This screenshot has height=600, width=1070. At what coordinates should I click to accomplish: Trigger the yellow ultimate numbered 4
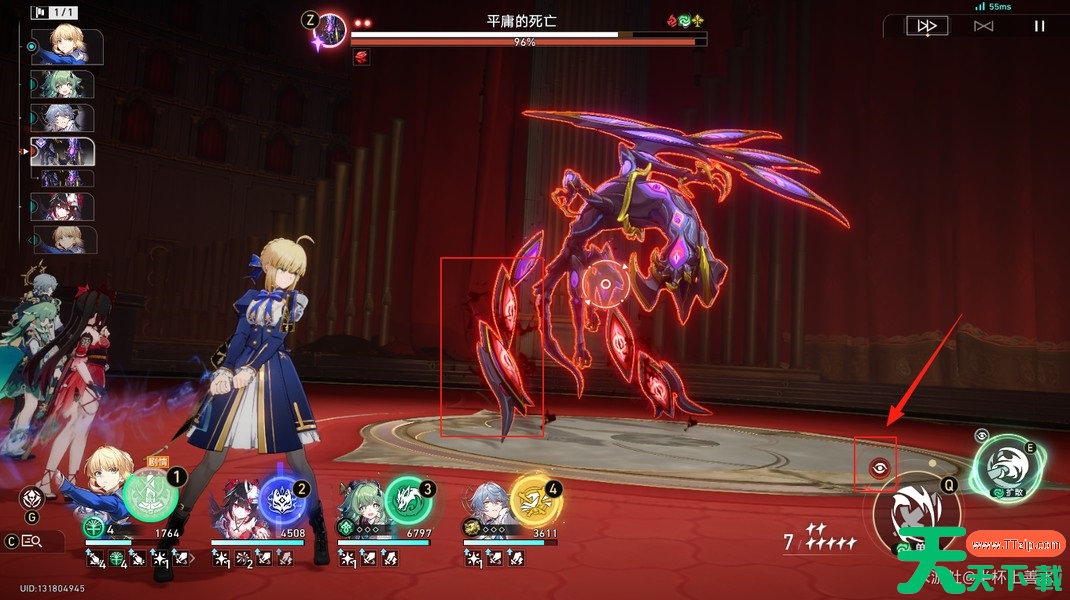[x=534, y=499]
